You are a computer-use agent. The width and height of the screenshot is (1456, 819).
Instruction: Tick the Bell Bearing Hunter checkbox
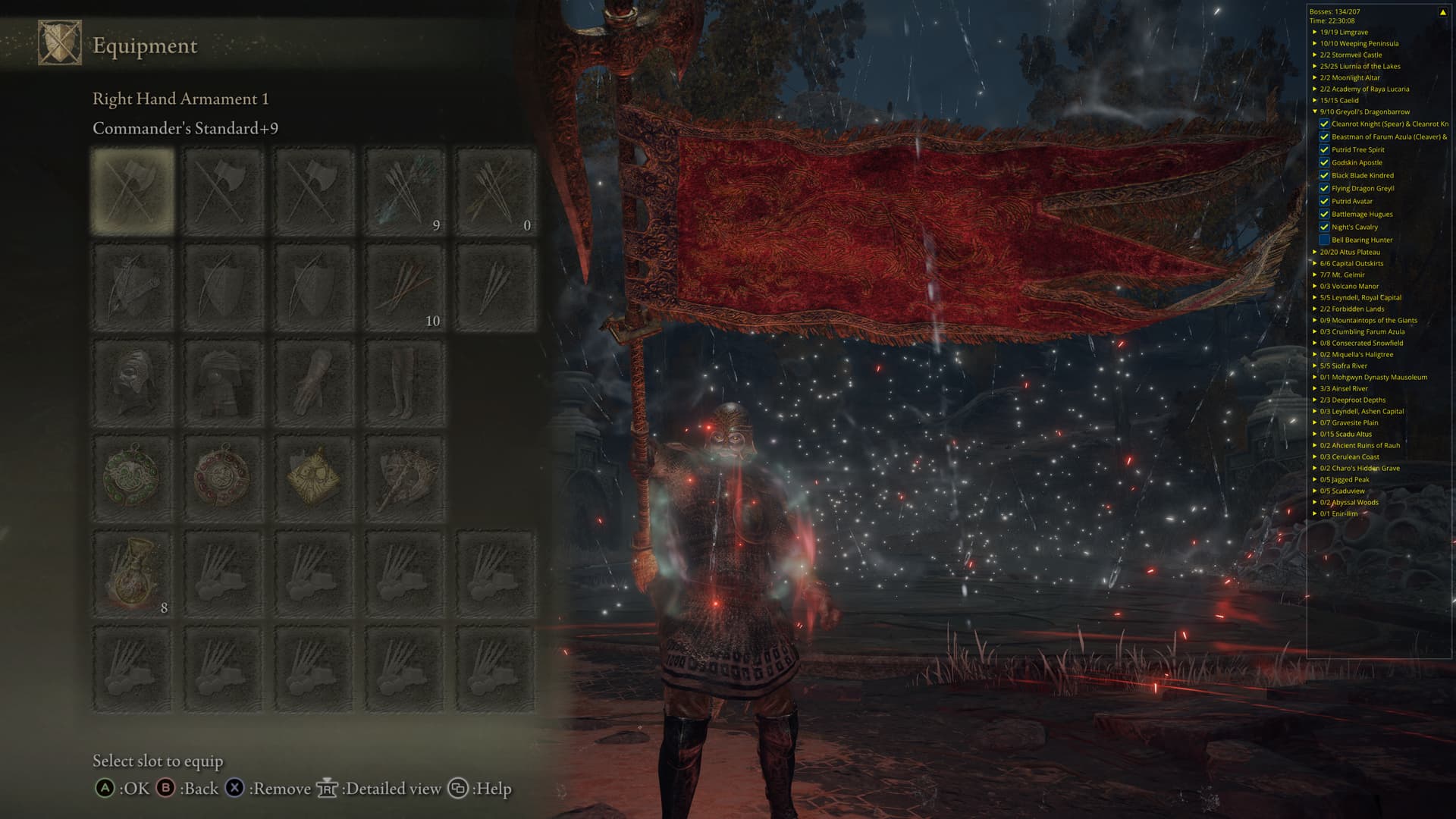(x=1324, y=240)
